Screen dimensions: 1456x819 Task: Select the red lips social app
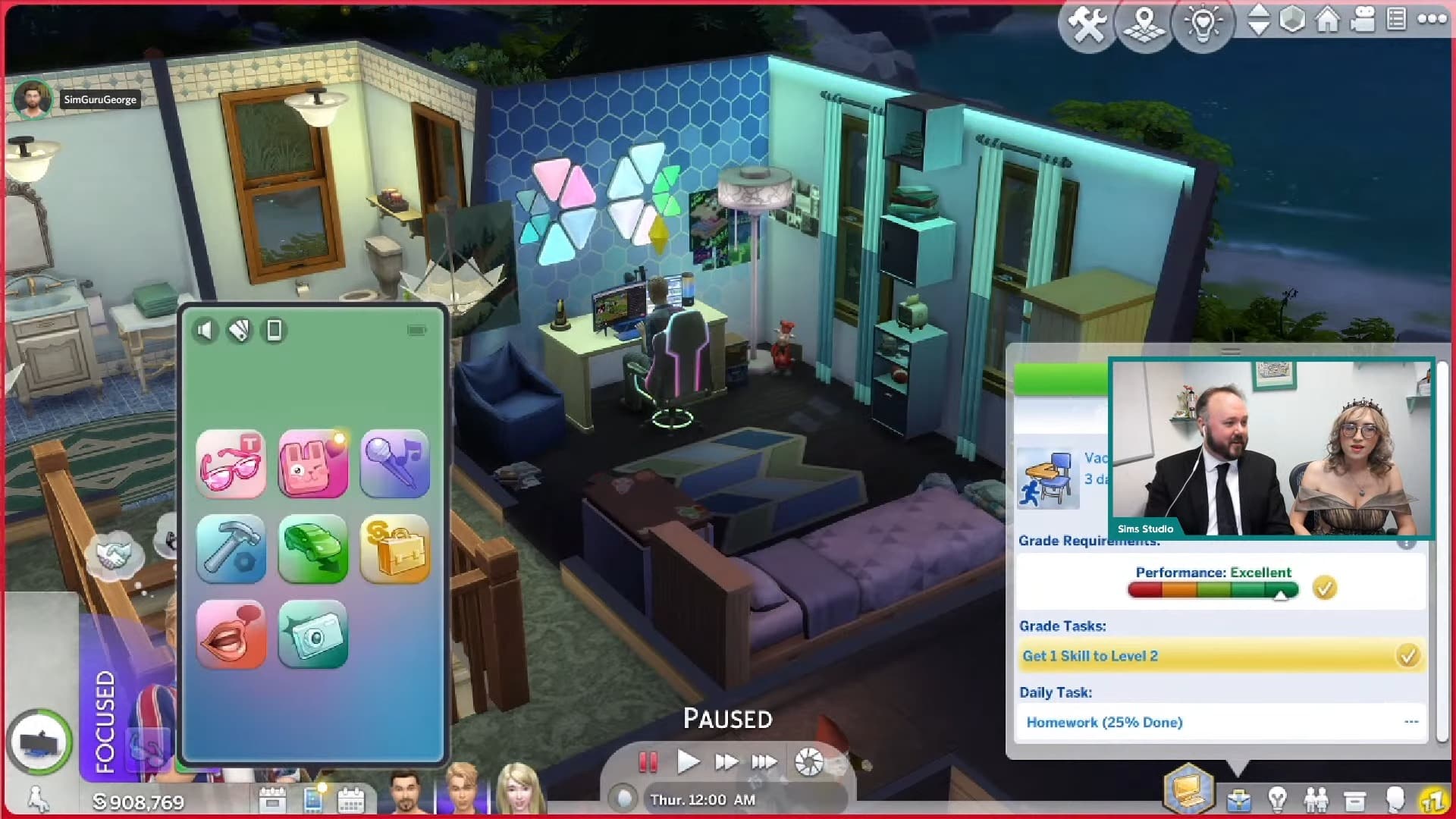231,634
